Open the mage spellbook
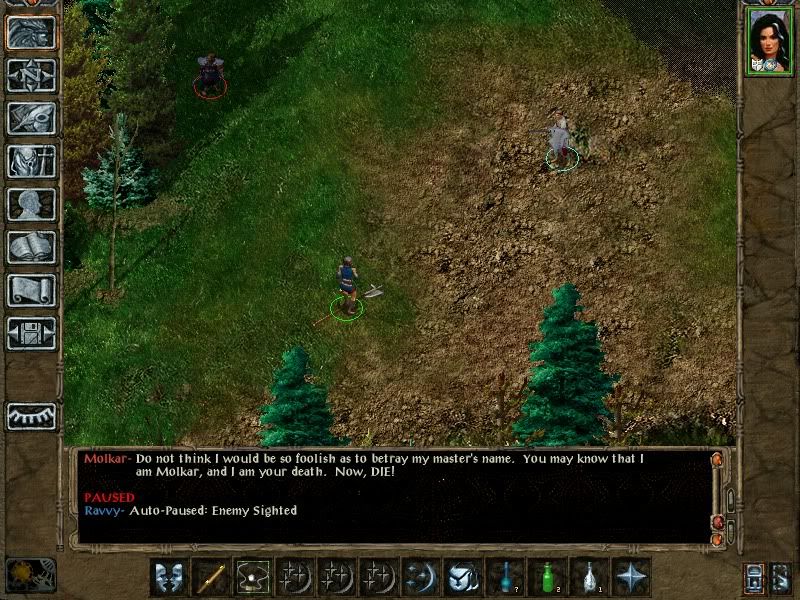This screenshot has height=600, width=800. click(x=31, y=248)
